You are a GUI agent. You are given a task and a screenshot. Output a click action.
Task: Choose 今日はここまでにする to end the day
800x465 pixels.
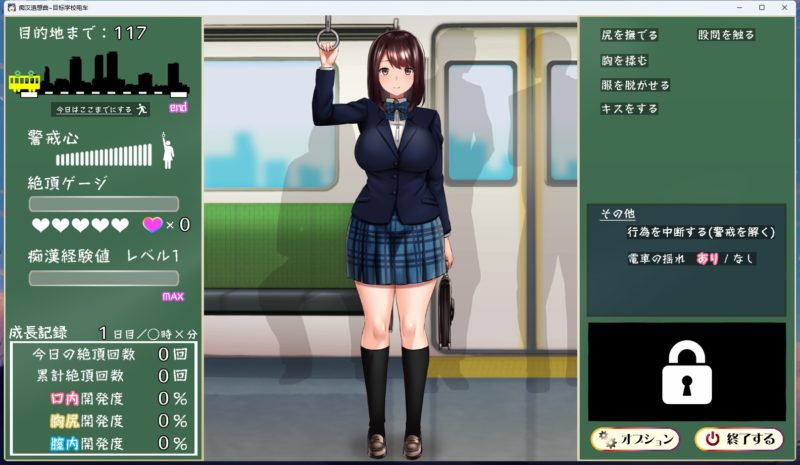tap(100, 109)
